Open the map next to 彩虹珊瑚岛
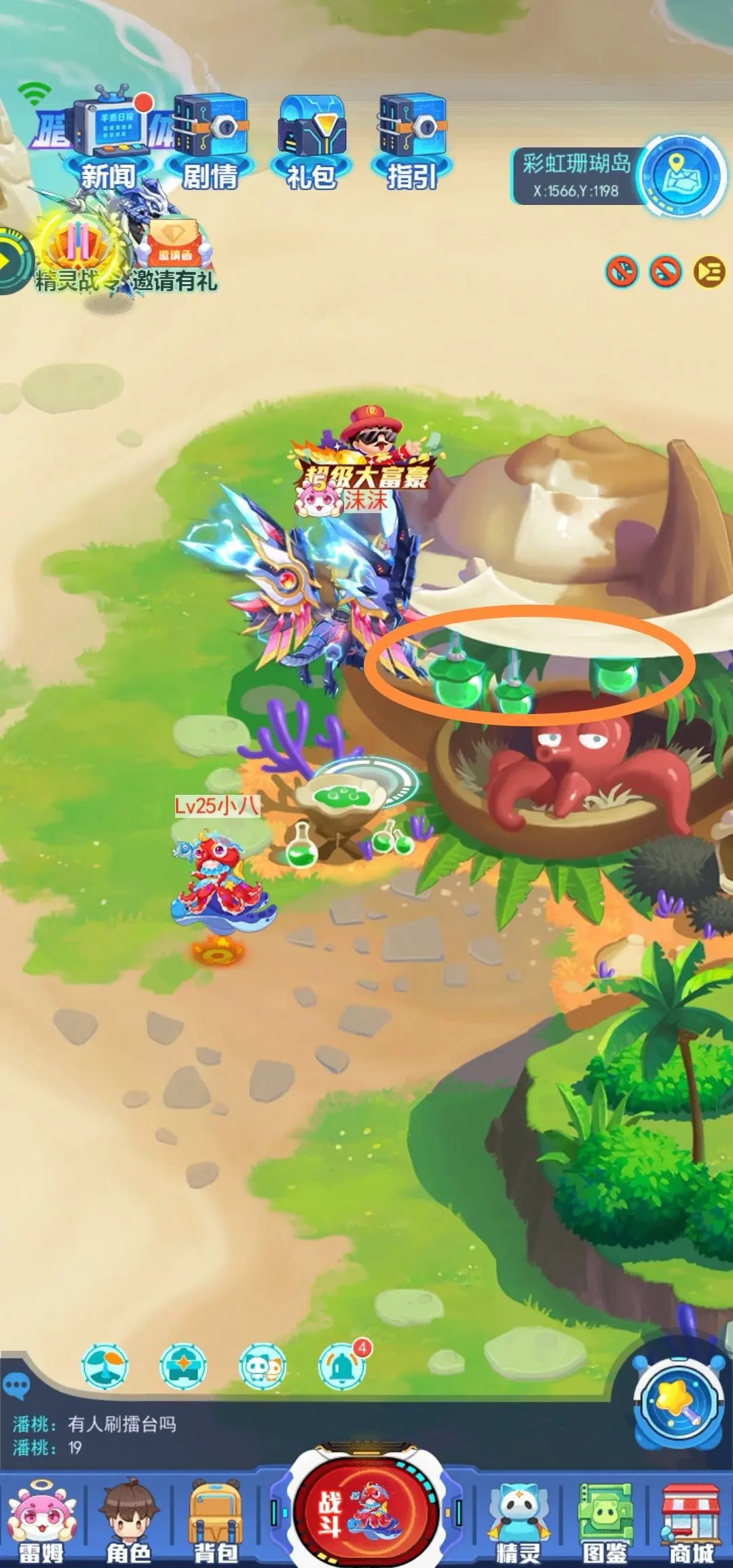The height and width of the screenshot is (1568, 733). (x=681, y=175)
